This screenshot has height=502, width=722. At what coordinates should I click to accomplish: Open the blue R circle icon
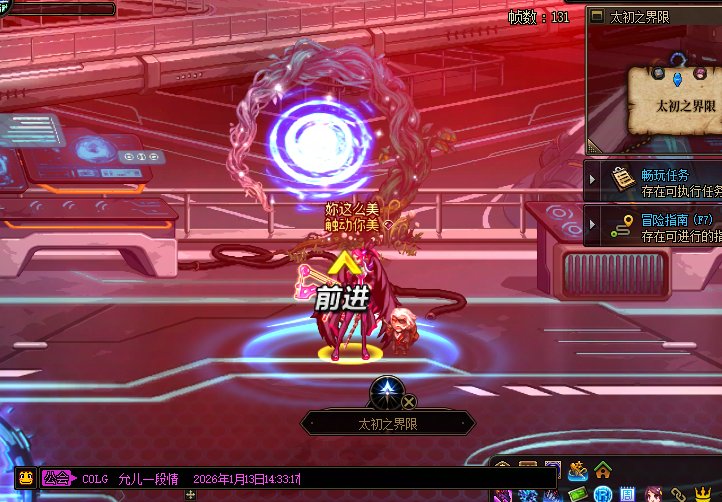[603, 494]
